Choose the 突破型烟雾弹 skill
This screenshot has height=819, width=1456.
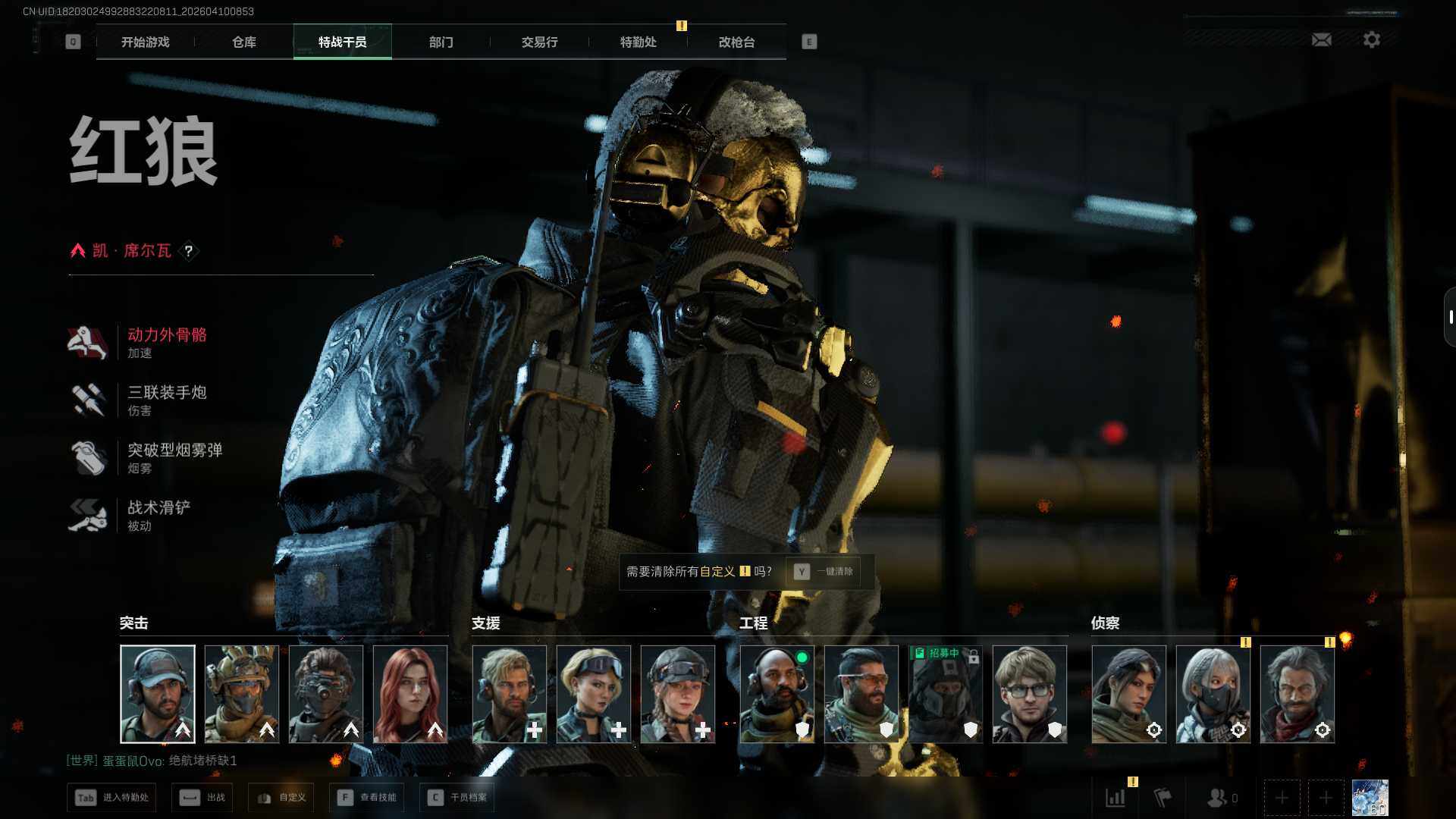(174, 457)
